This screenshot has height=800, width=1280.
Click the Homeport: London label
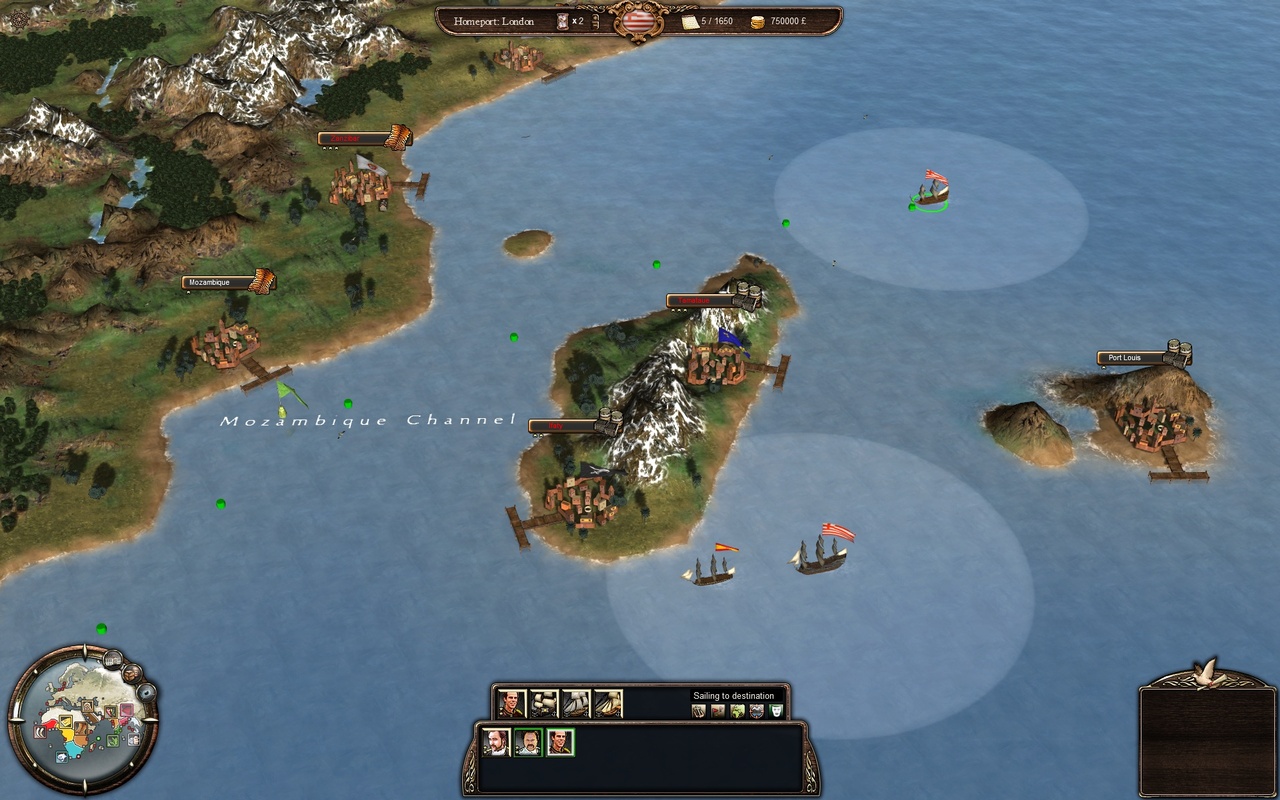point(494,21)
